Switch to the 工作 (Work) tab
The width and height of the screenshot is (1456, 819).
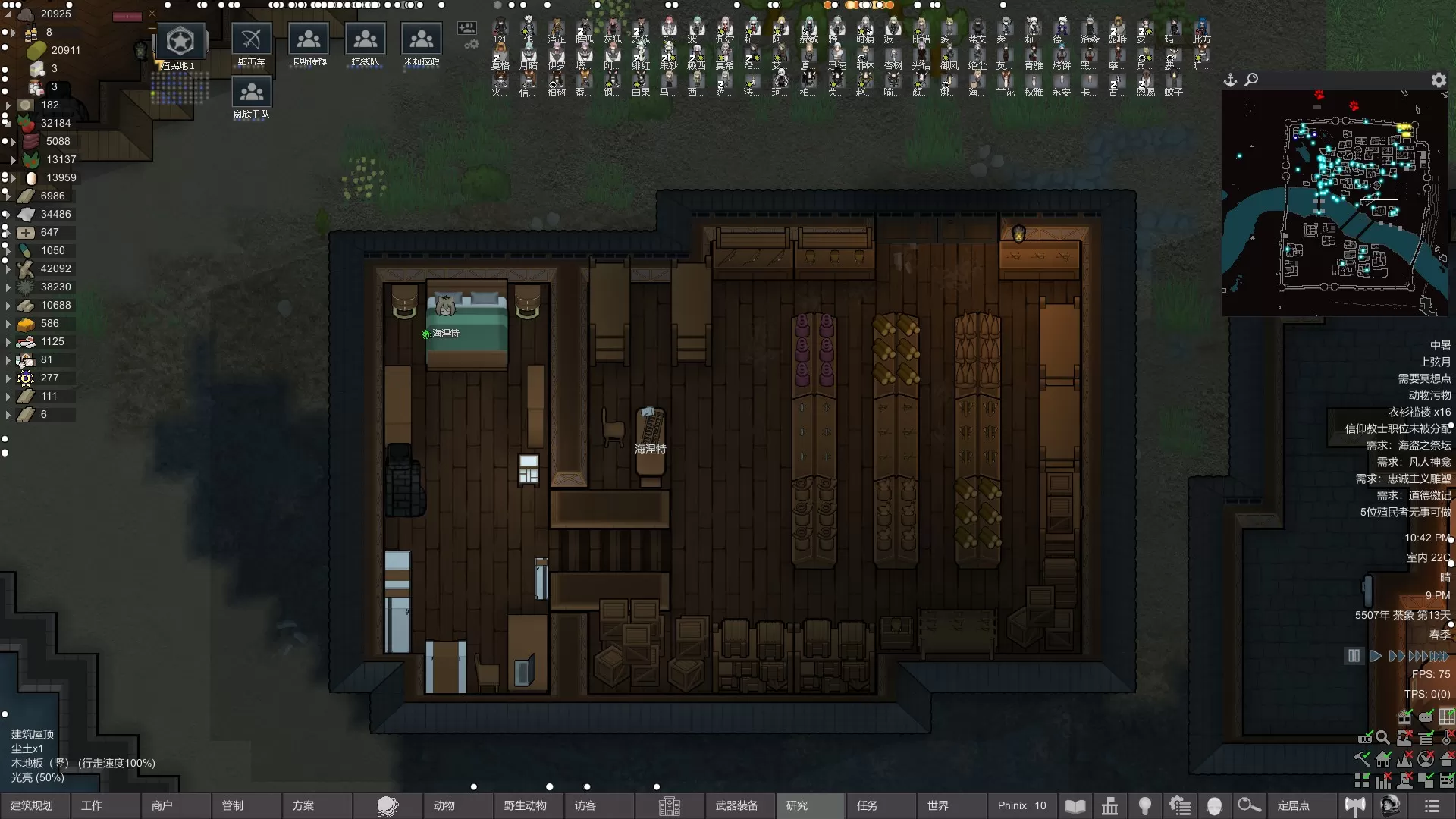tap(92, 805)
